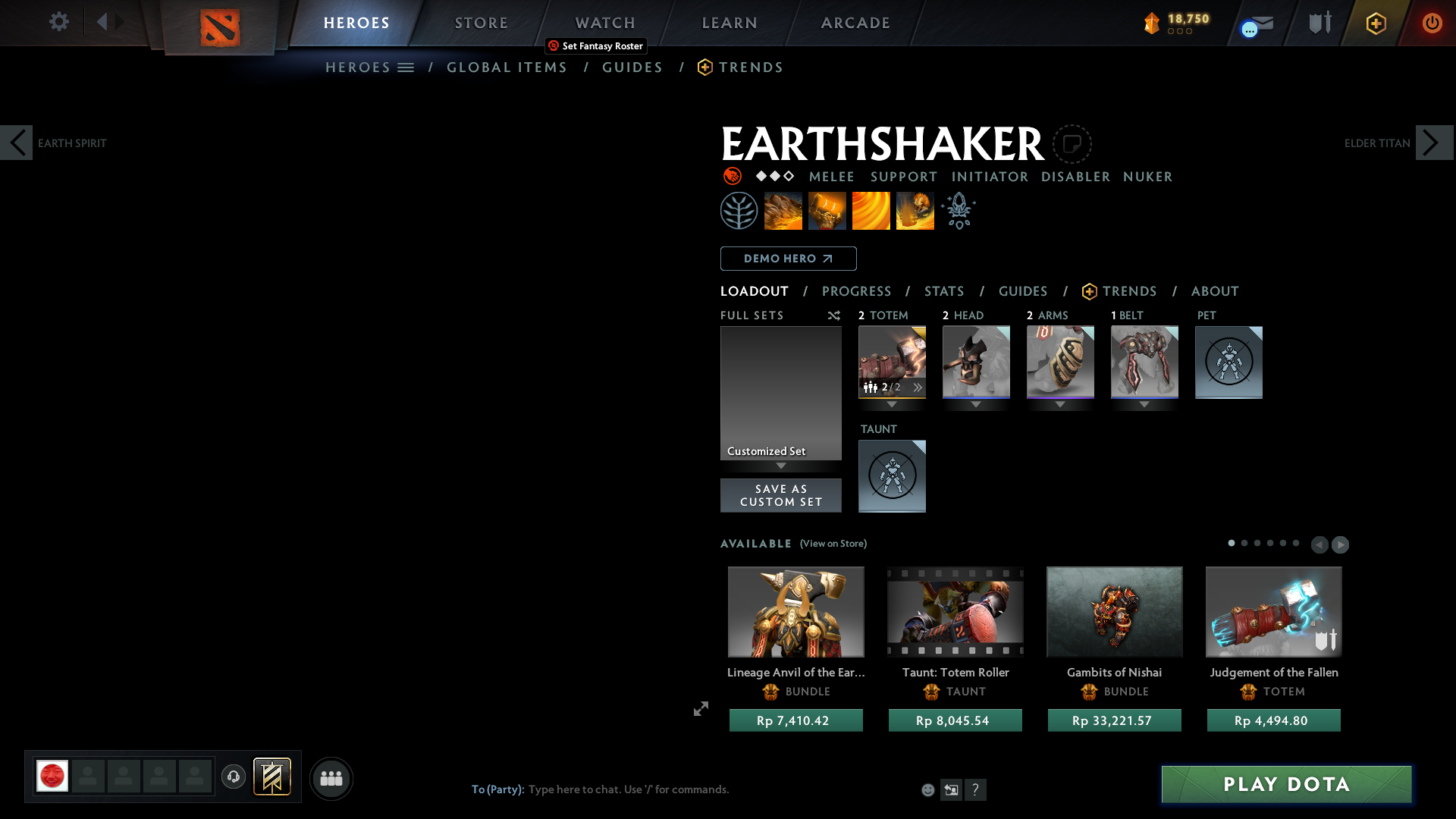Switch to the PROGRESS tab
The height and width of the screenshot is (819, 1456).
[857, 291]
